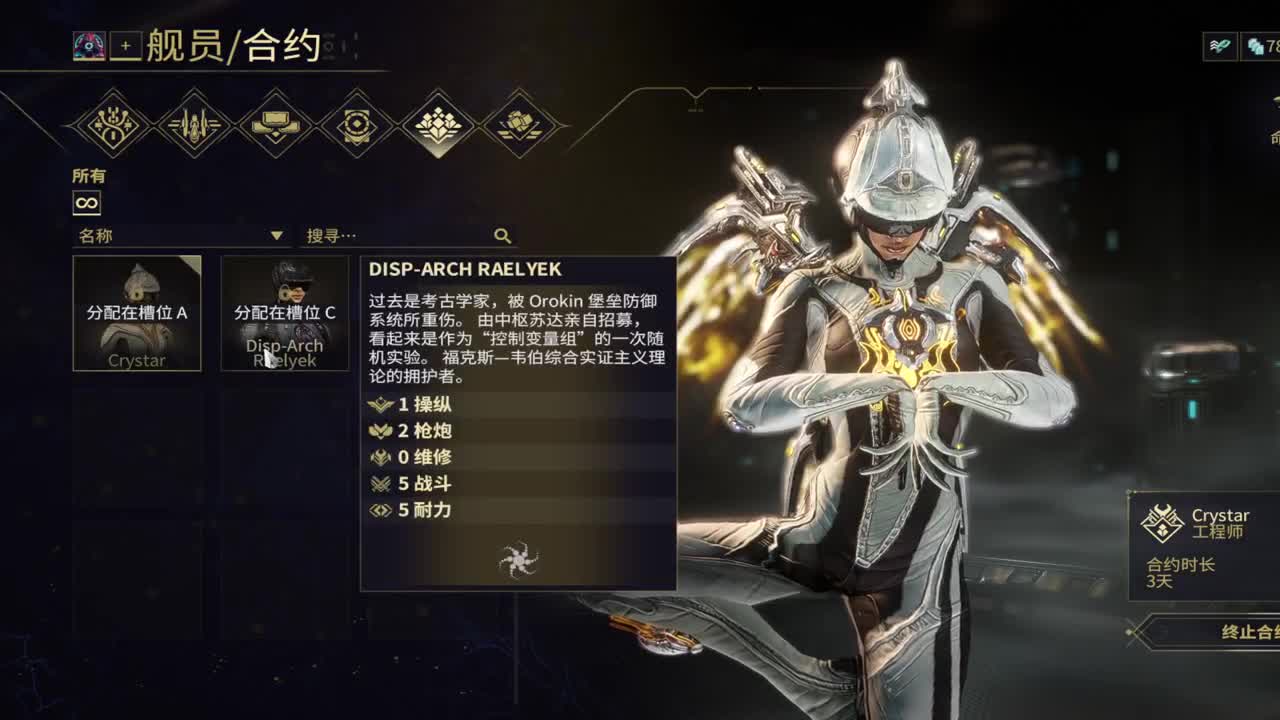Viewport: 1280px width, 720px height.
Task: Click the 搜寻 search input field
Action: 390,235
